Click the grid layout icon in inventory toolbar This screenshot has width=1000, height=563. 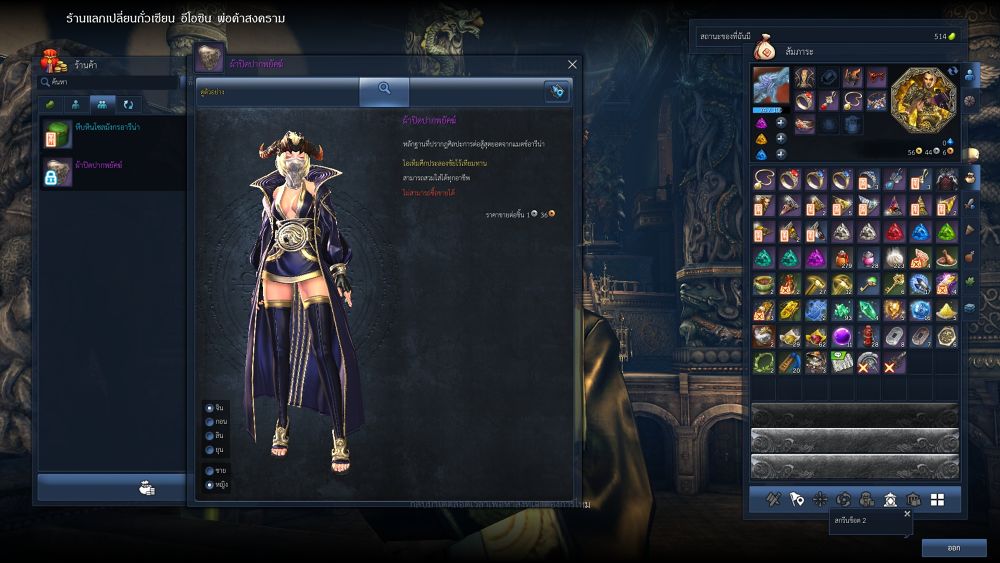[x=937, y=499]
